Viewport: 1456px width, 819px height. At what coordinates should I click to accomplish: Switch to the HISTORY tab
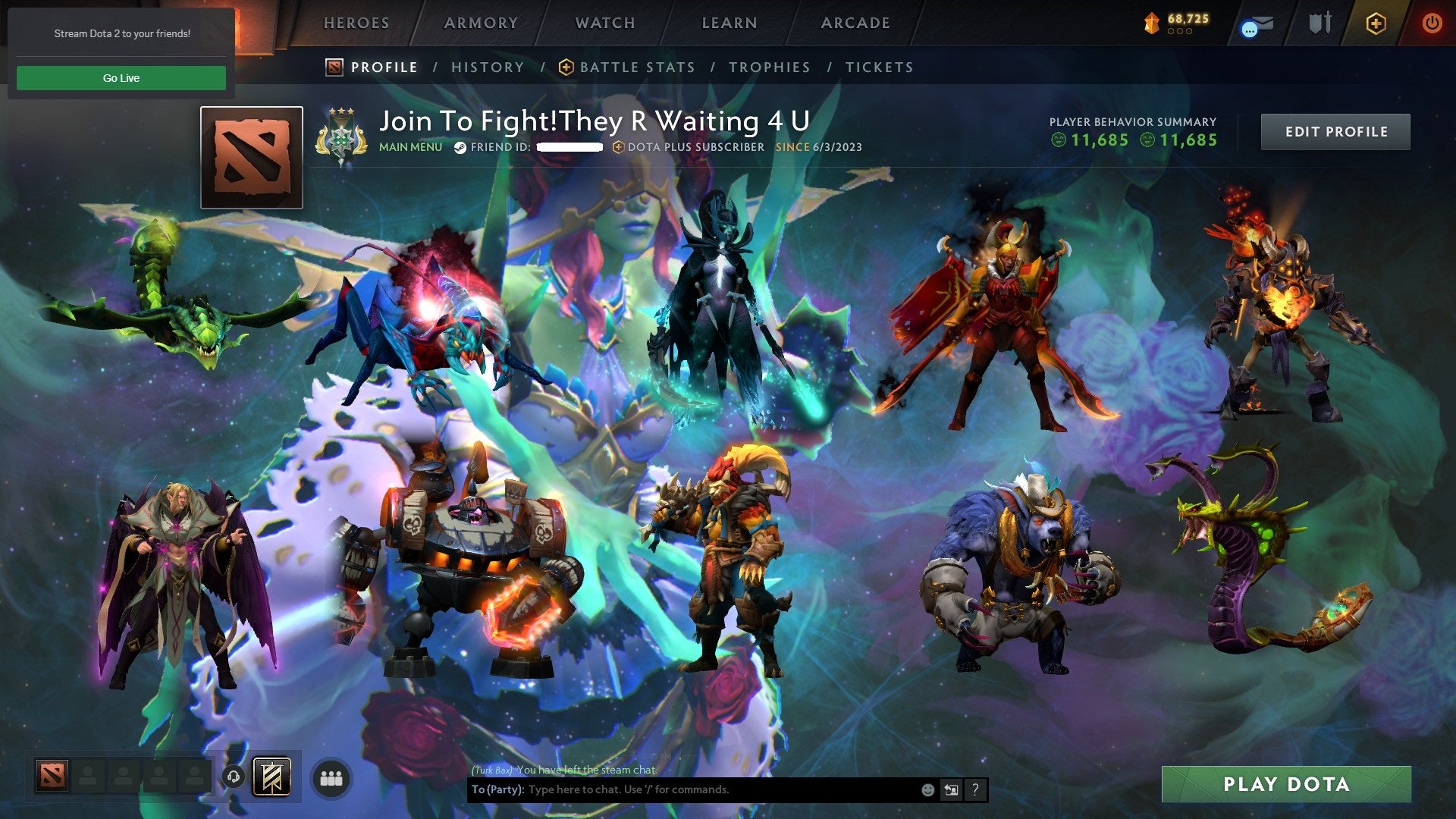[488, 67]
